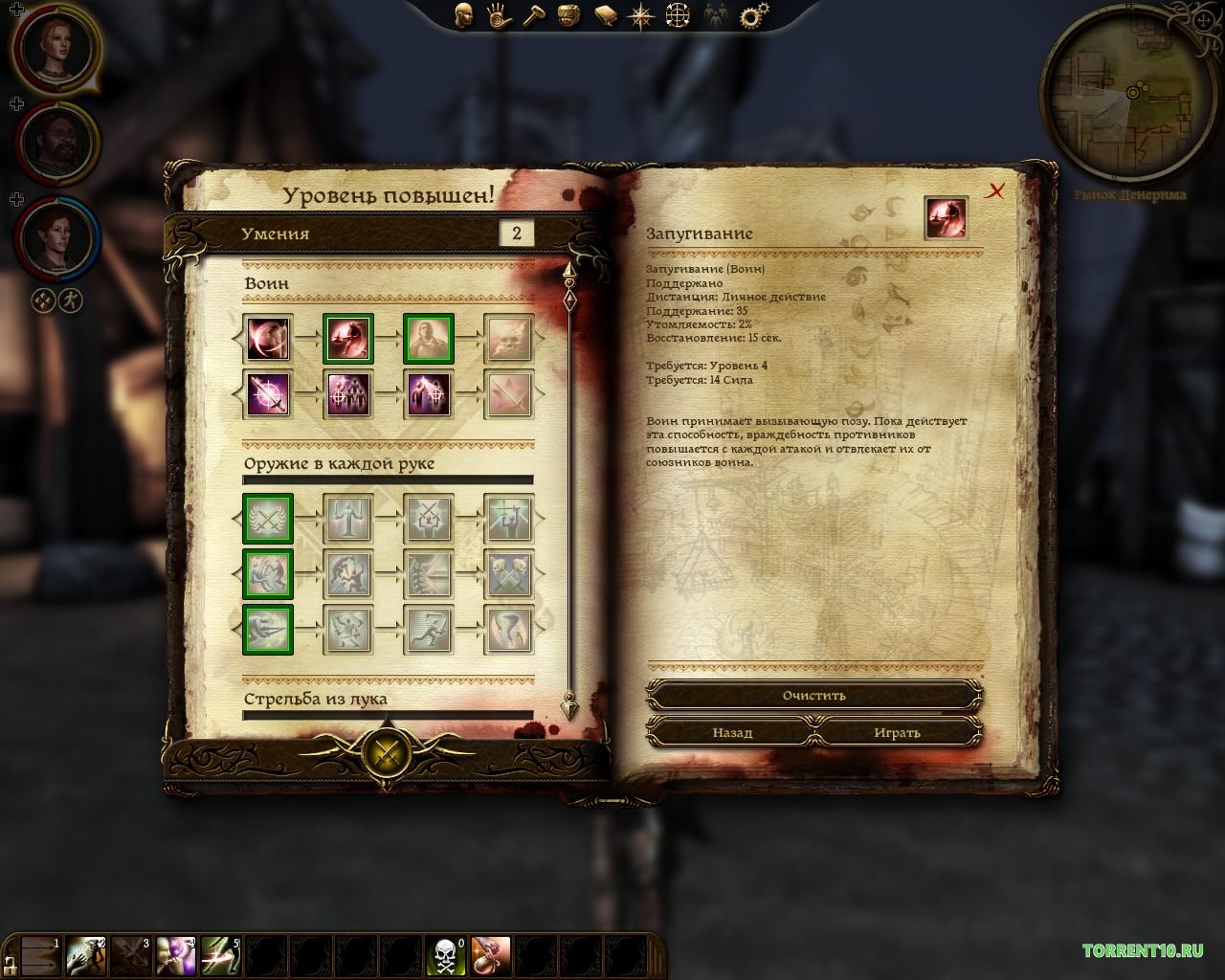Open the map via compass star icon

coord(640,15)
